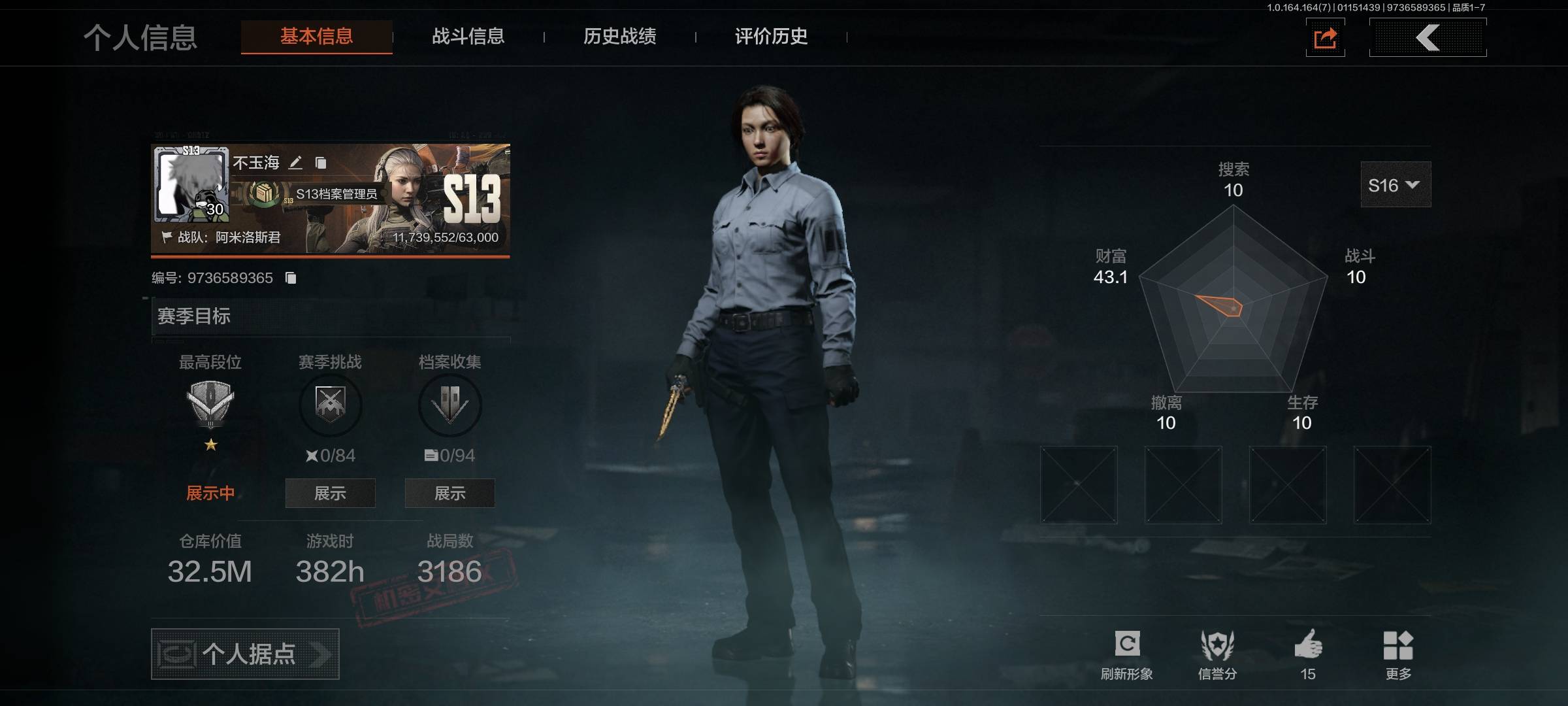
Task: Edit the player name 不玉海 with the pencil icon
Action: click(296, 162)
